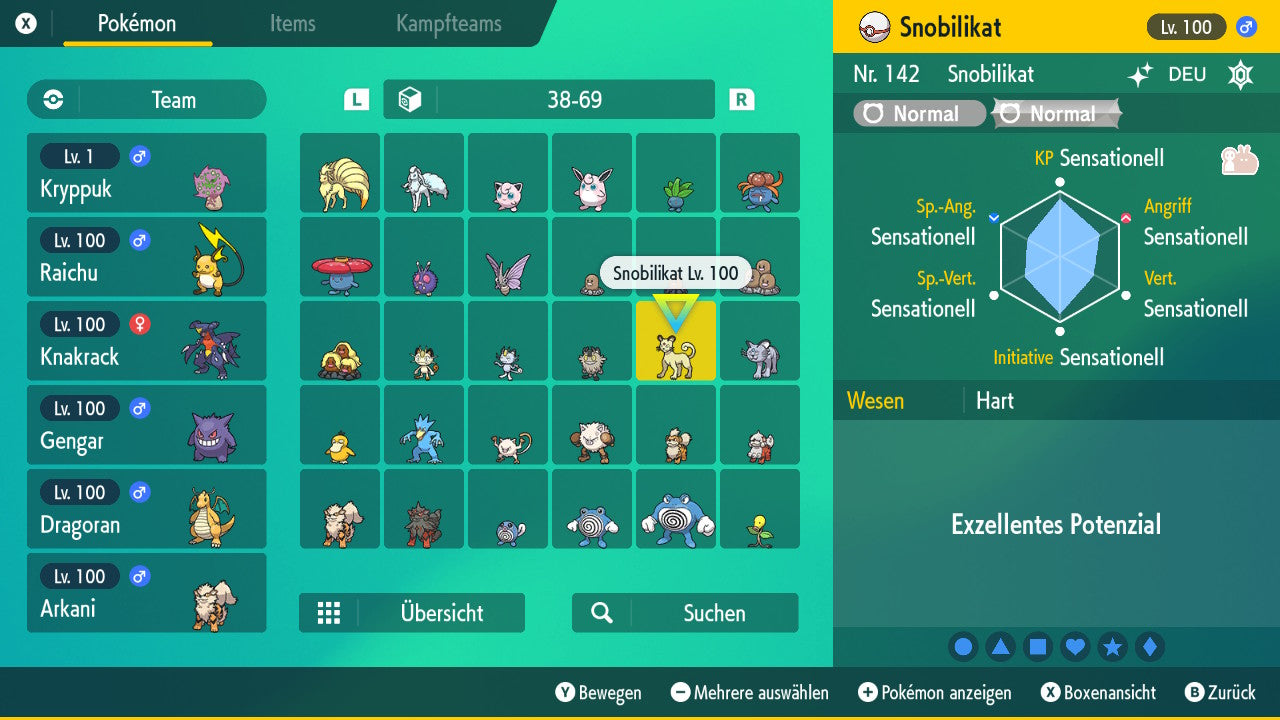Toggle the square marking for Snobilikat
The height and width of the screenshot is (720, 1280).
[x=1038, y=647]
